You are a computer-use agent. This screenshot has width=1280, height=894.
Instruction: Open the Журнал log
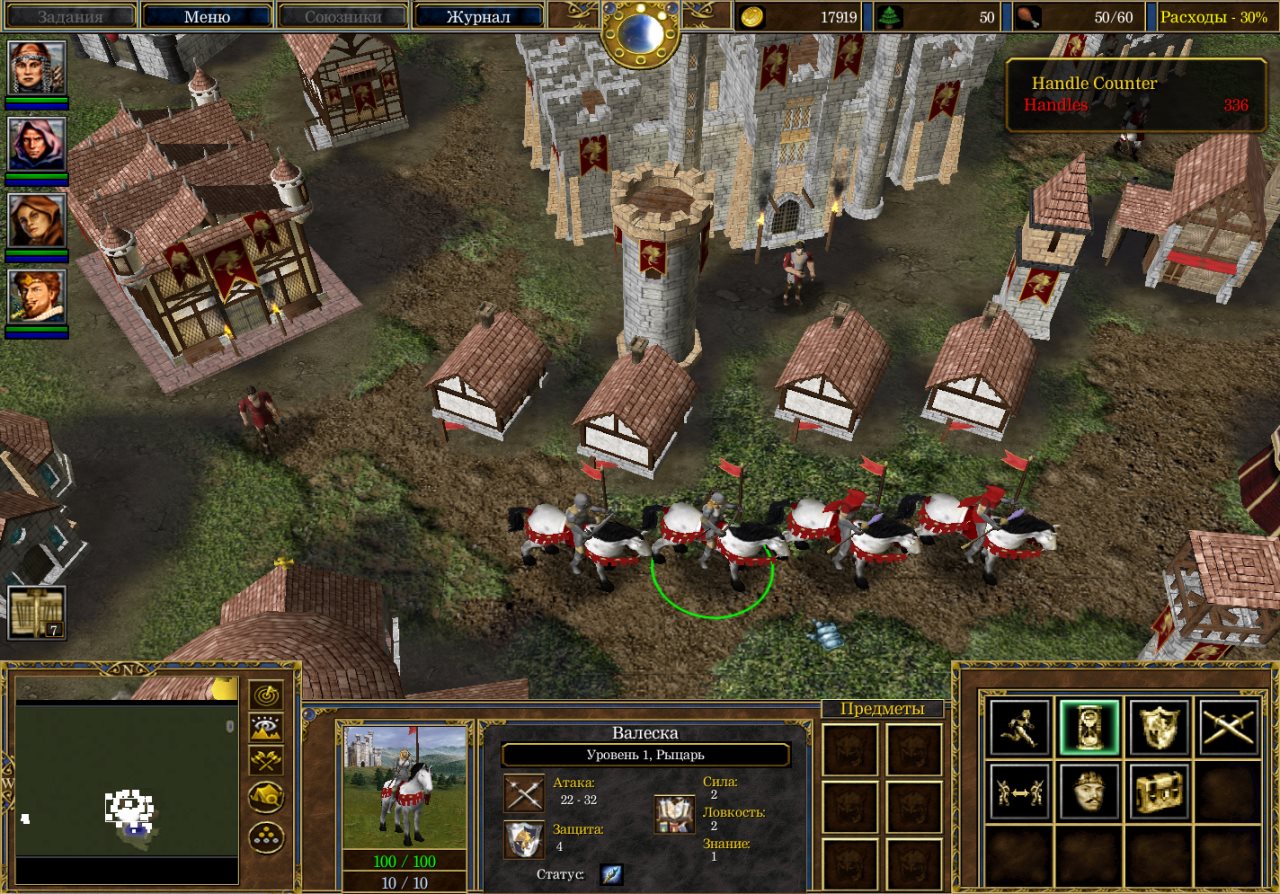(x=478, y=16)
